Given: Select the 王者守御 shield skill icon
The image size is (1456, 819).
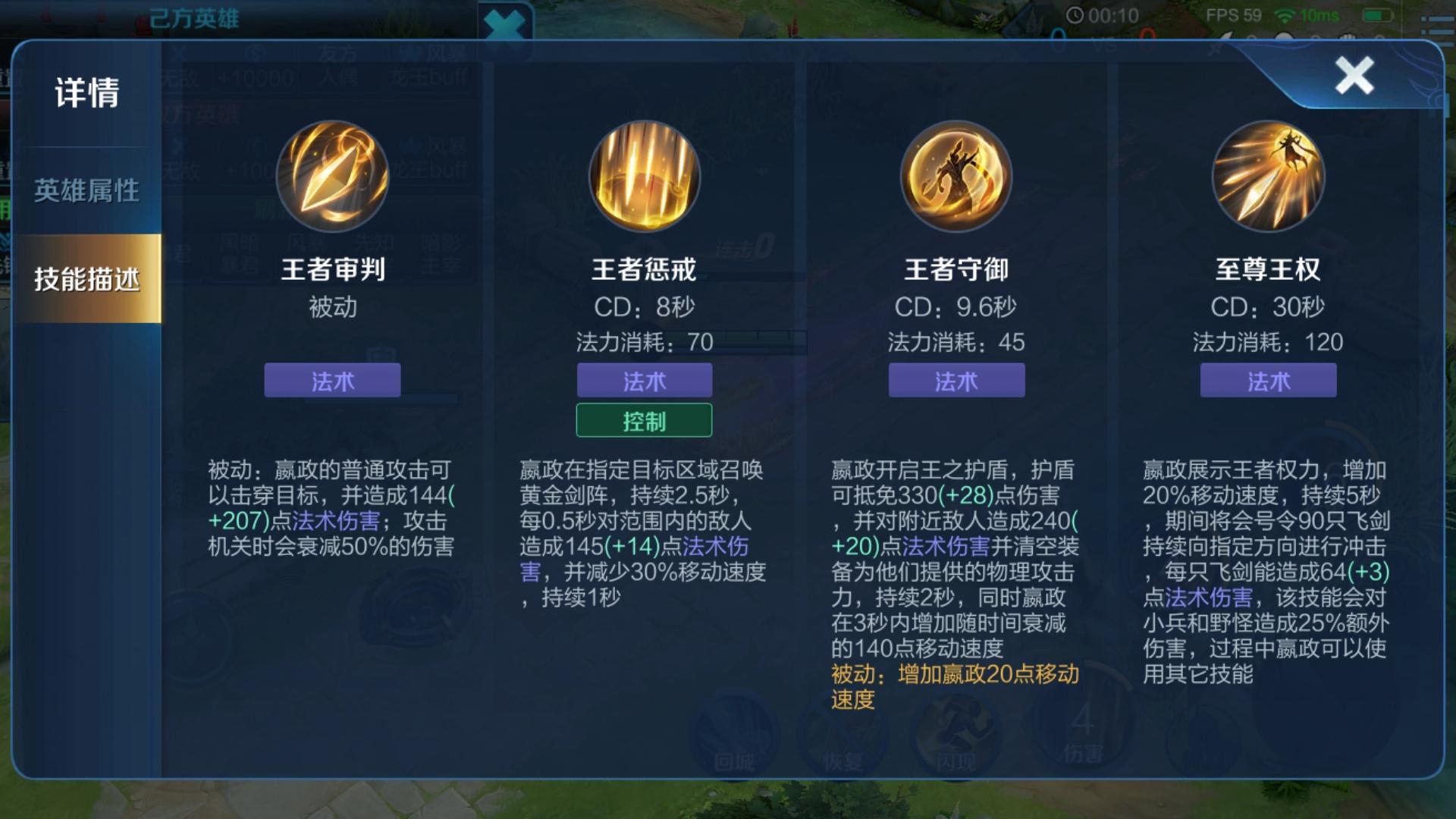Looking at the screenshot, I should pos(957,176).
